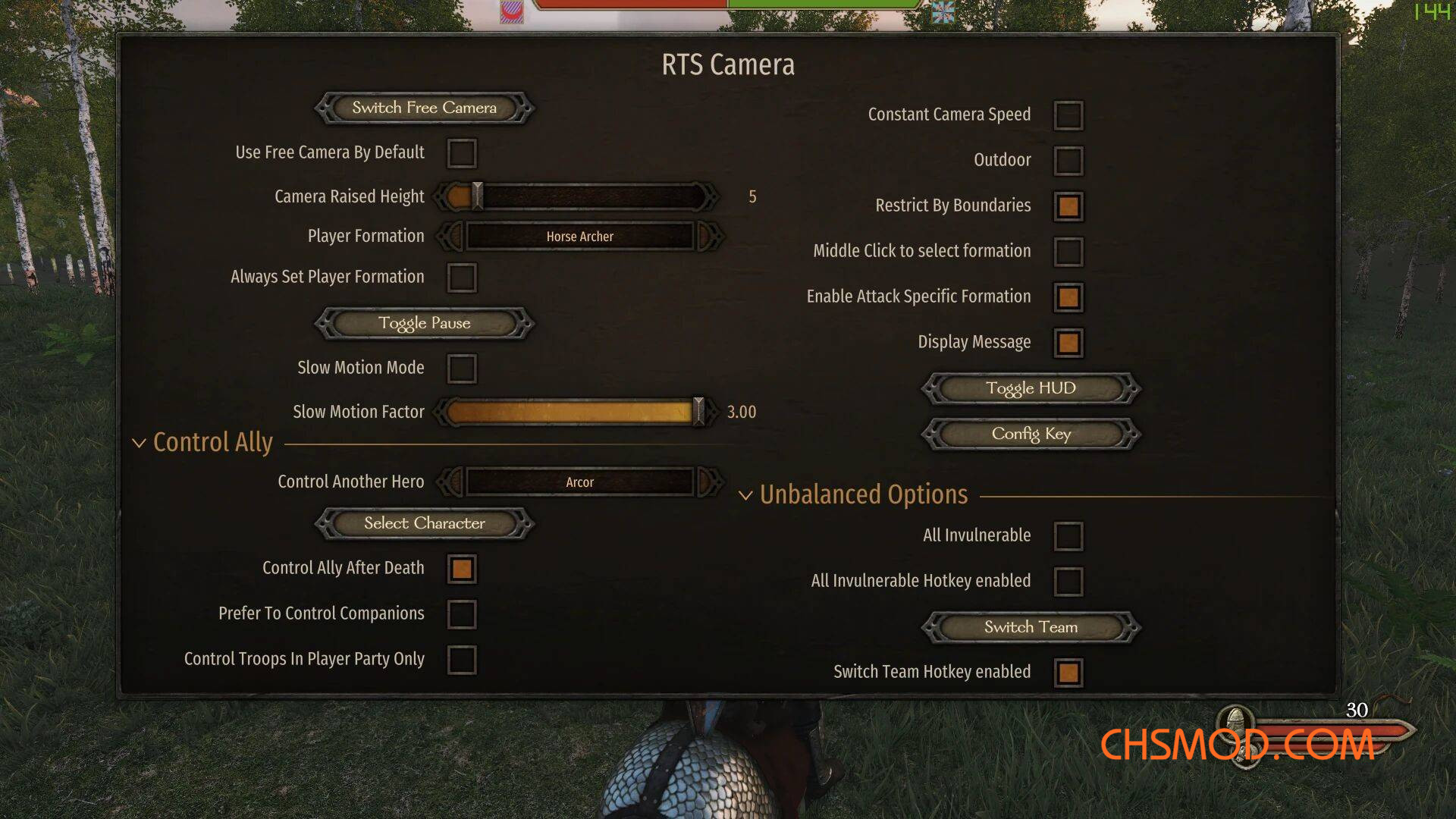Viewport: 1456px width, 819px height.
Task: Click the right arrow on Player Formation selector
Action: (709, 236)
